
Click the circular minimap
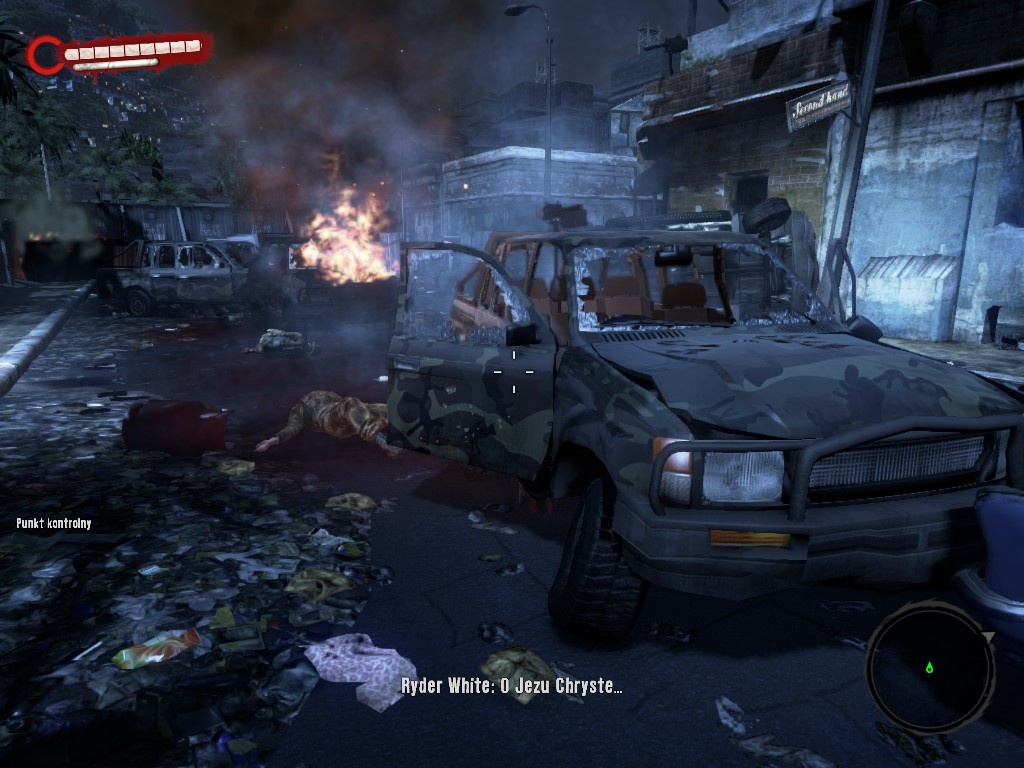tap(929, 664)
